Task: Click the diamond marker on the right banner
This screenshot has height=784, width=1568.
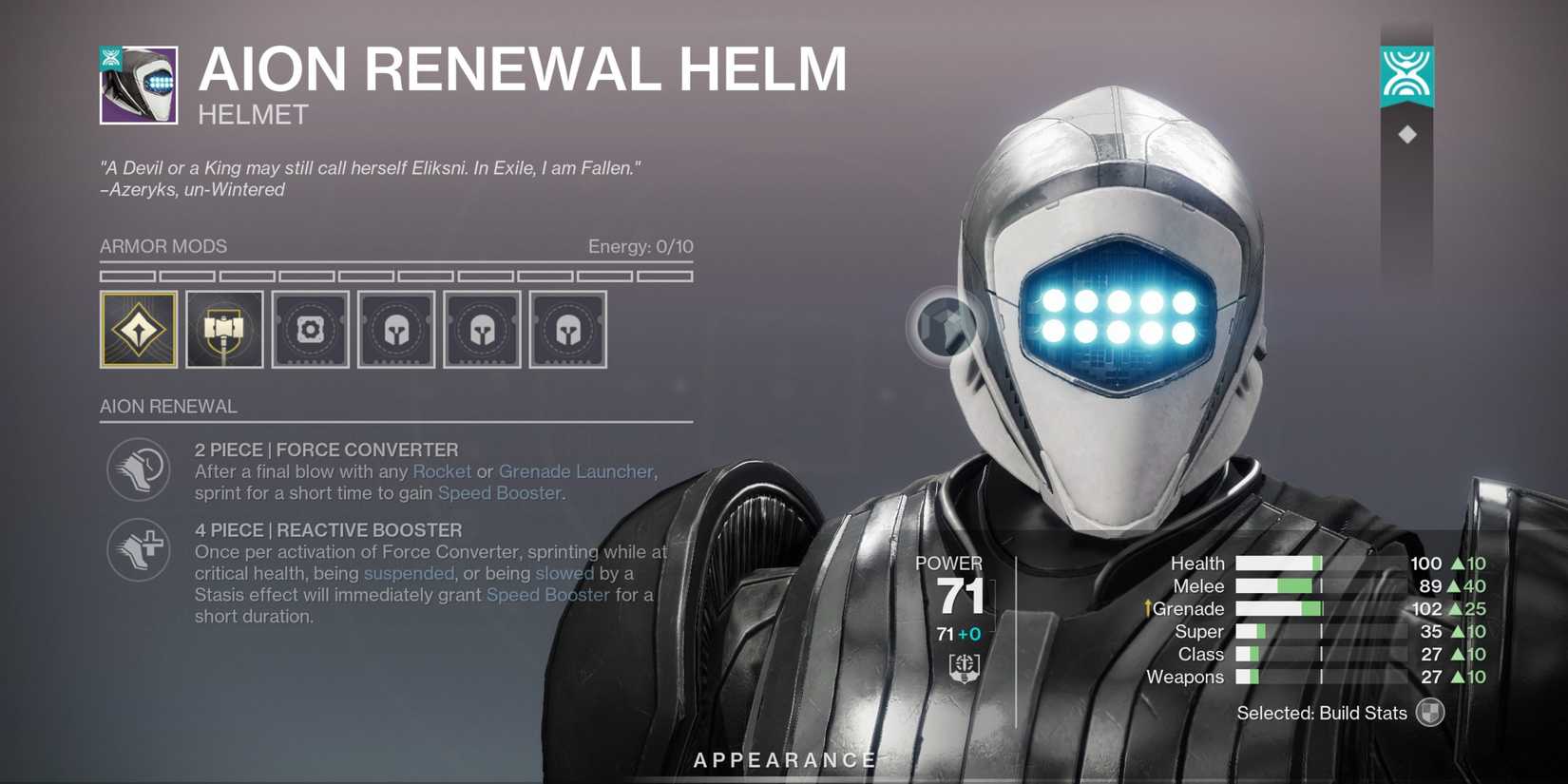Action: point(1406,134)
